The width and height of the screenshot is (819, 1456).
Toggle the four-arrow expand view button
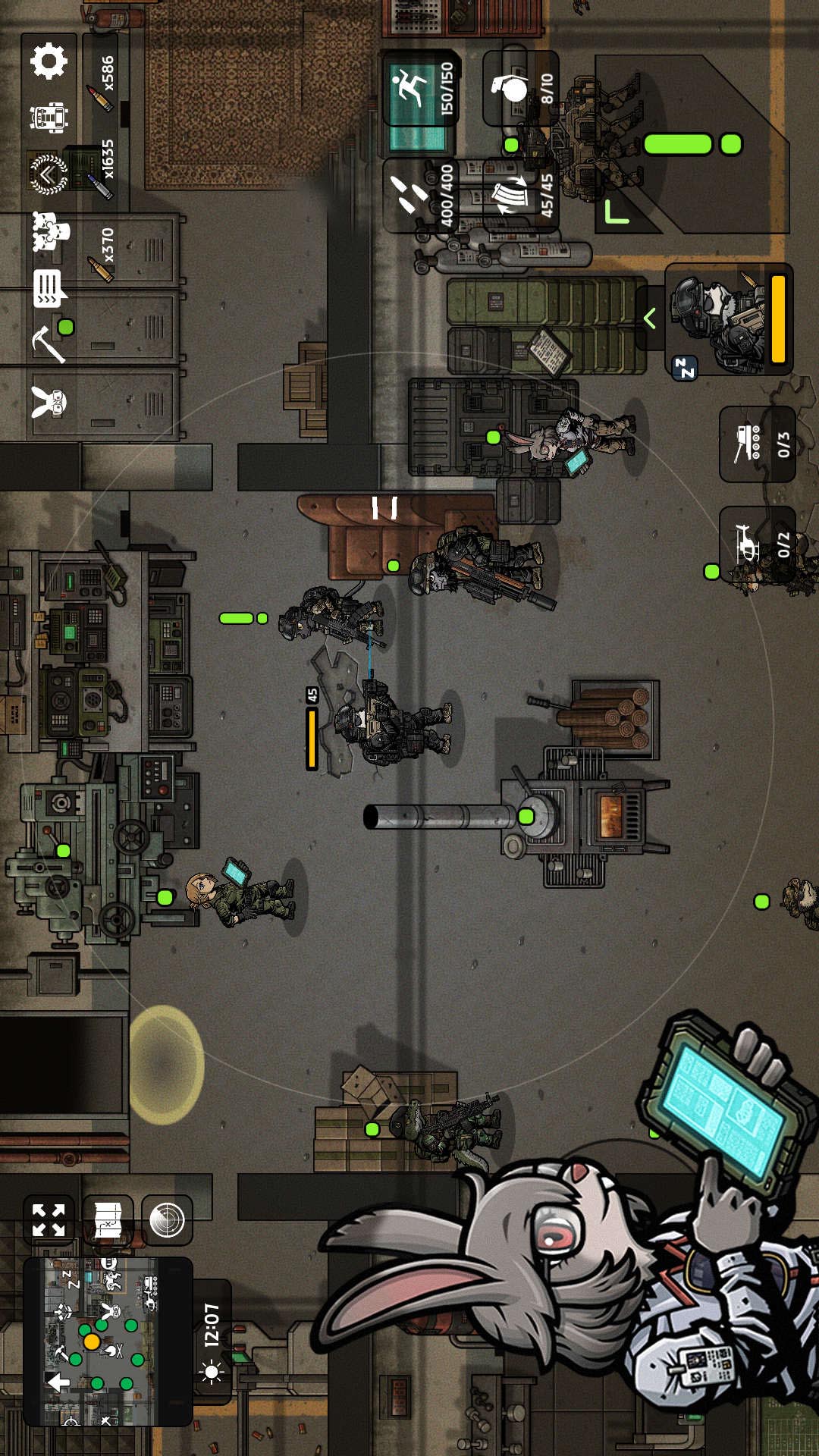49,1220
